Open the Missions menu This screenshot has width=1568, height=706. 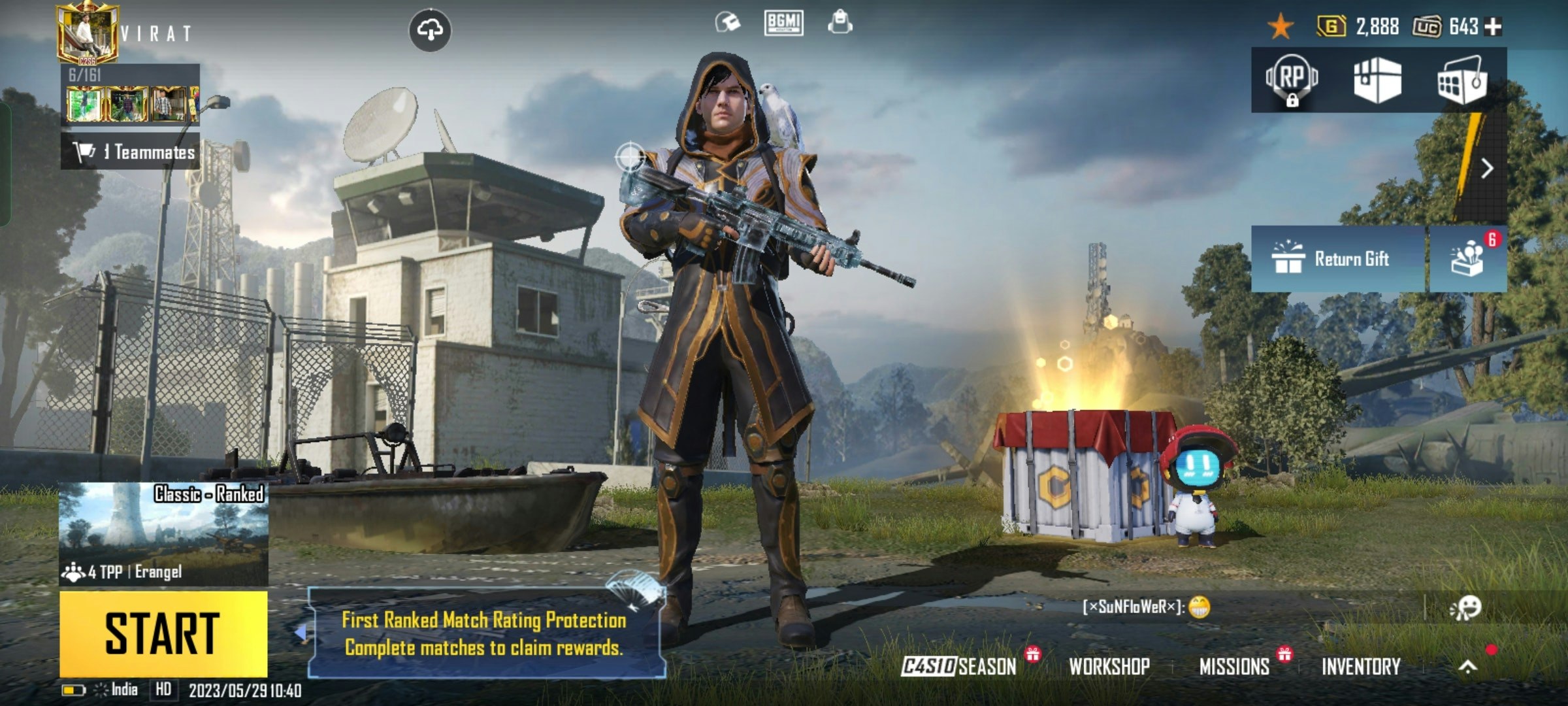1234,666
